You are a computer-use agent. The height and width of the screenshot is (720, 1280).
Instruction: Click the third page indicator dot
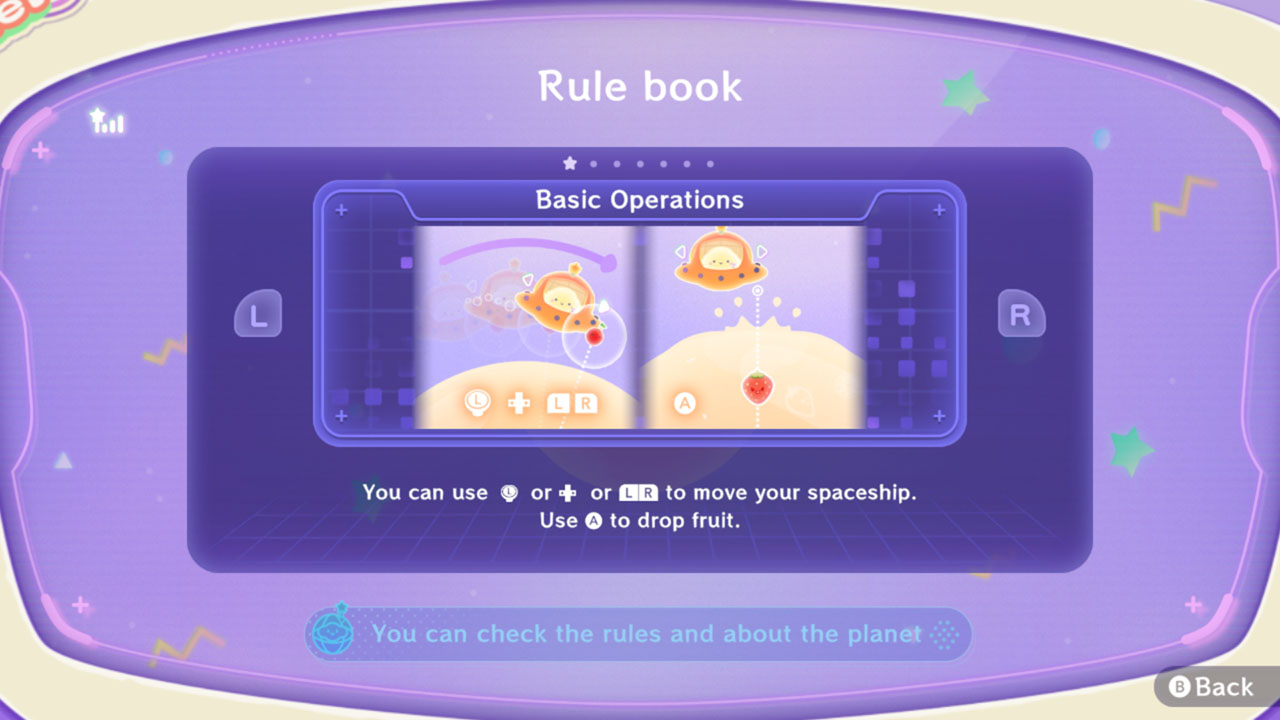(617, 161)
